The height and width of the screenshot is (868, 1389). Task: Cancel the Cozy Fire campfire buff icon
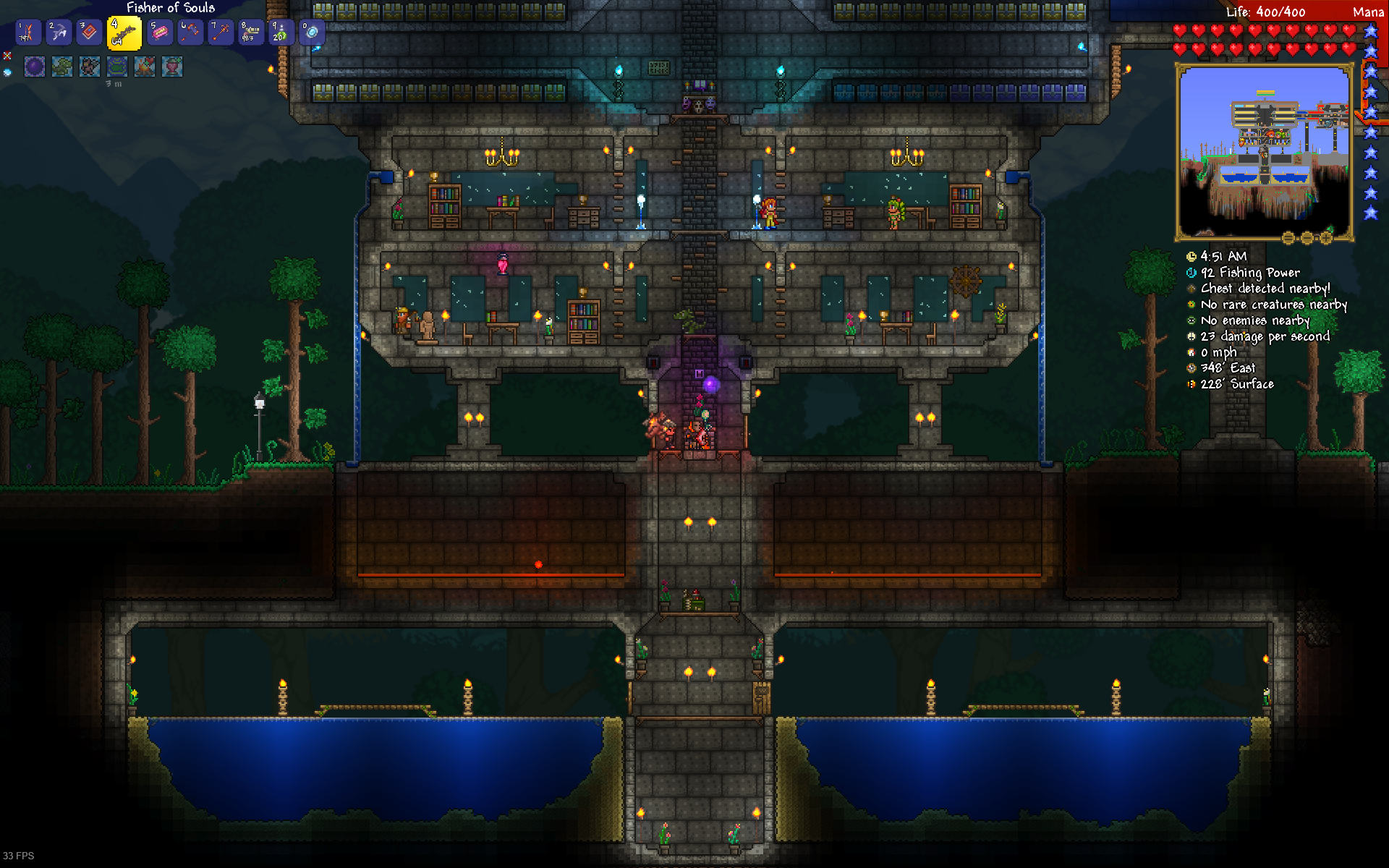click(x=145, y=67)
